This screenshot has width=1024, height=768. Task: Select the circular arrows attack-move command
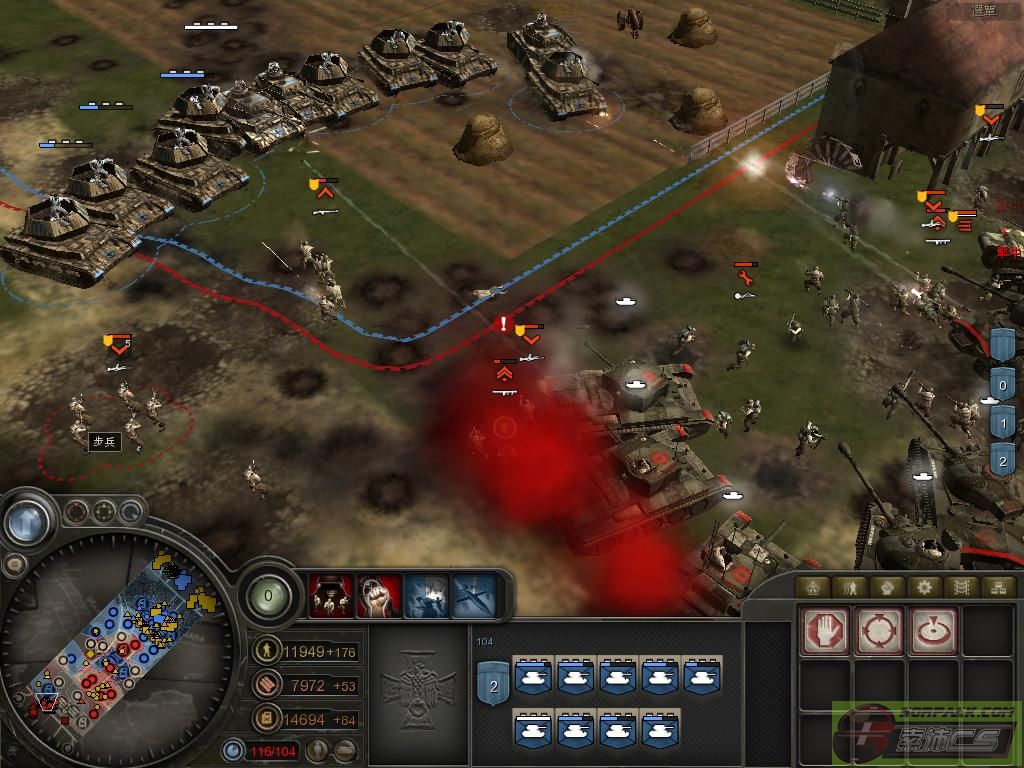[x=879, y=631]
